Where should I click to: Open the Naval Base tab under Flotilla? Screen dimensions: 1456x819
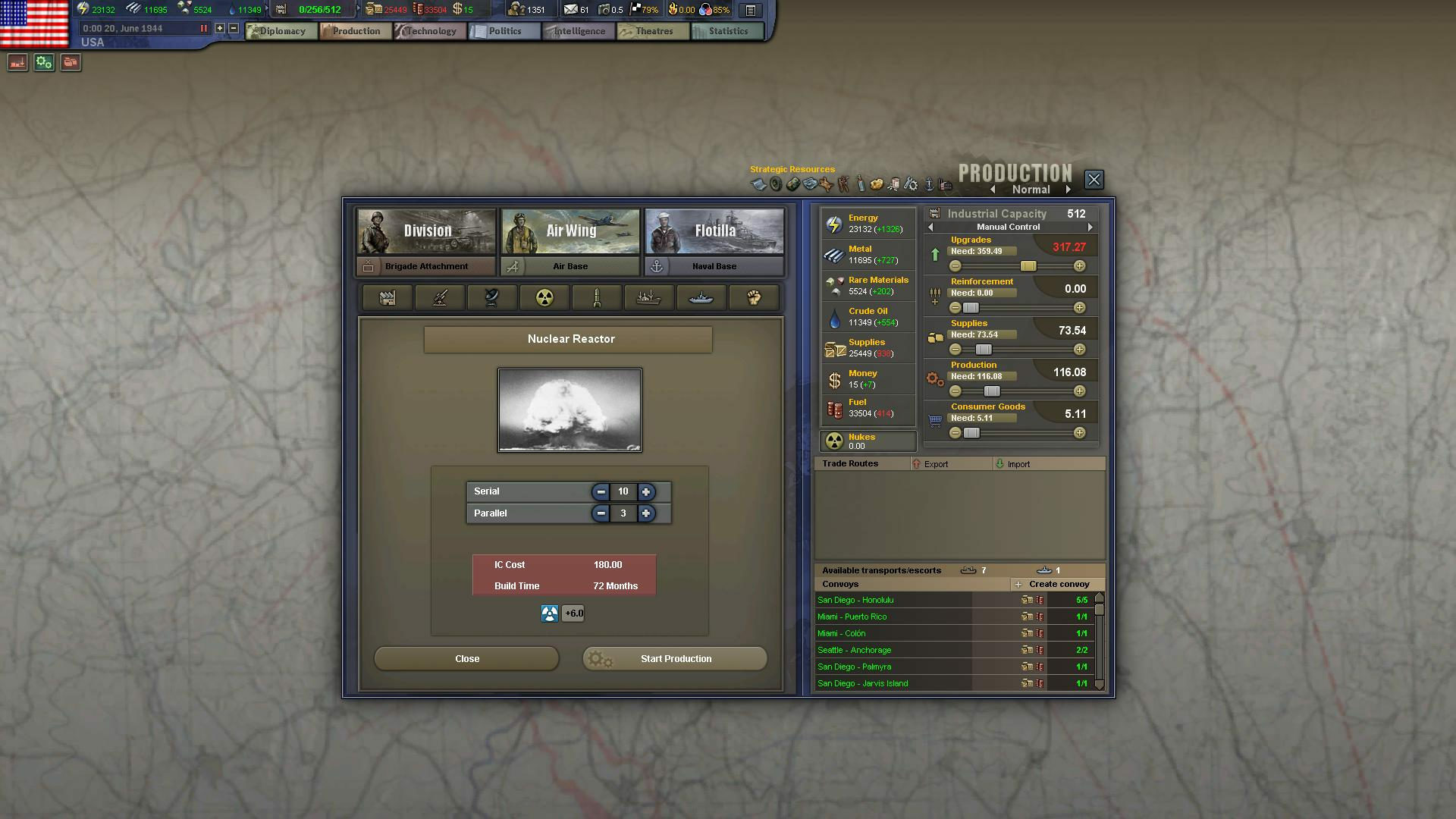tap(714, 266)
